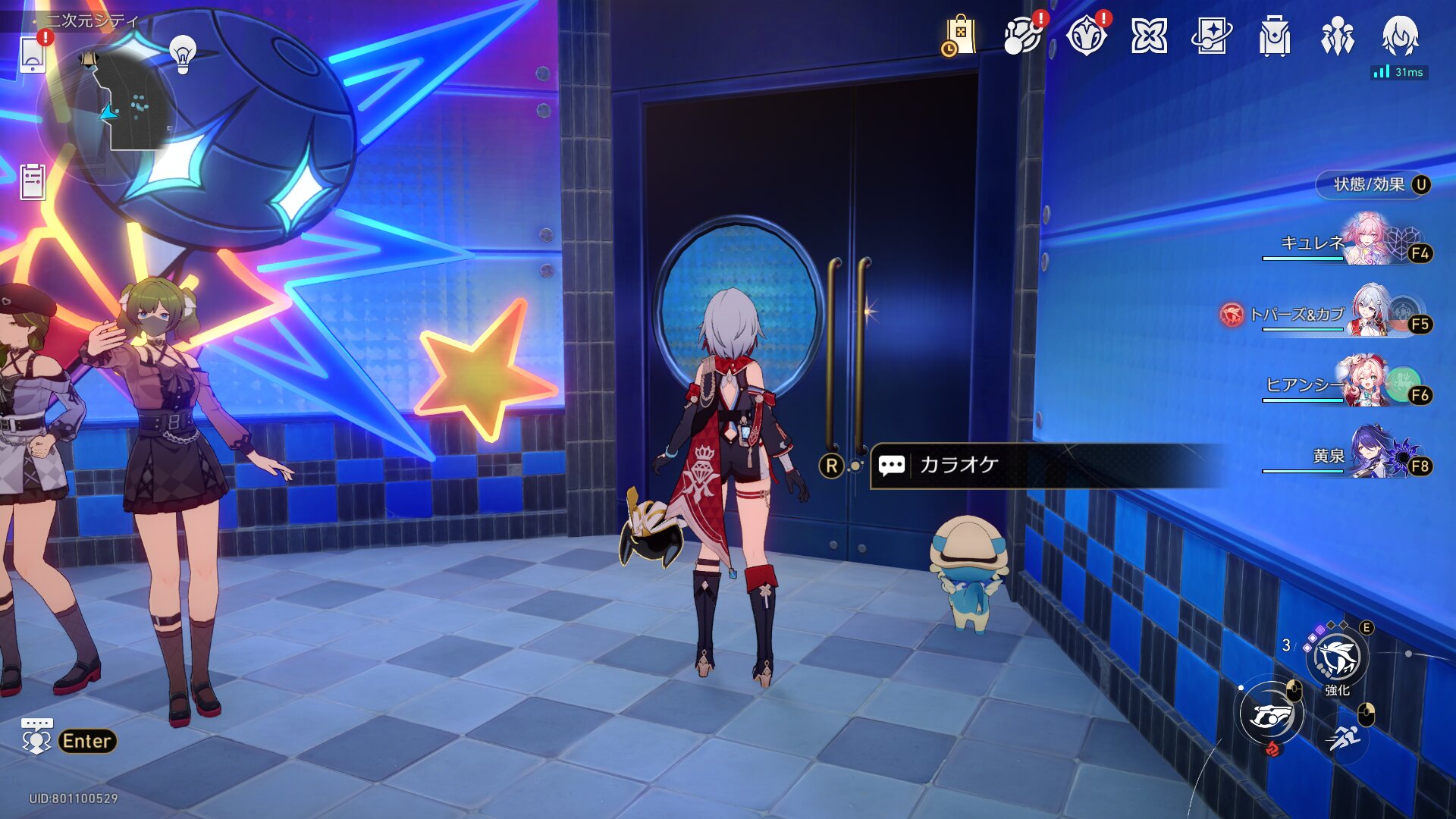Open the quest log clipboard icon
The height and width of the screenshot is (819, 1456).
point(33,181)
